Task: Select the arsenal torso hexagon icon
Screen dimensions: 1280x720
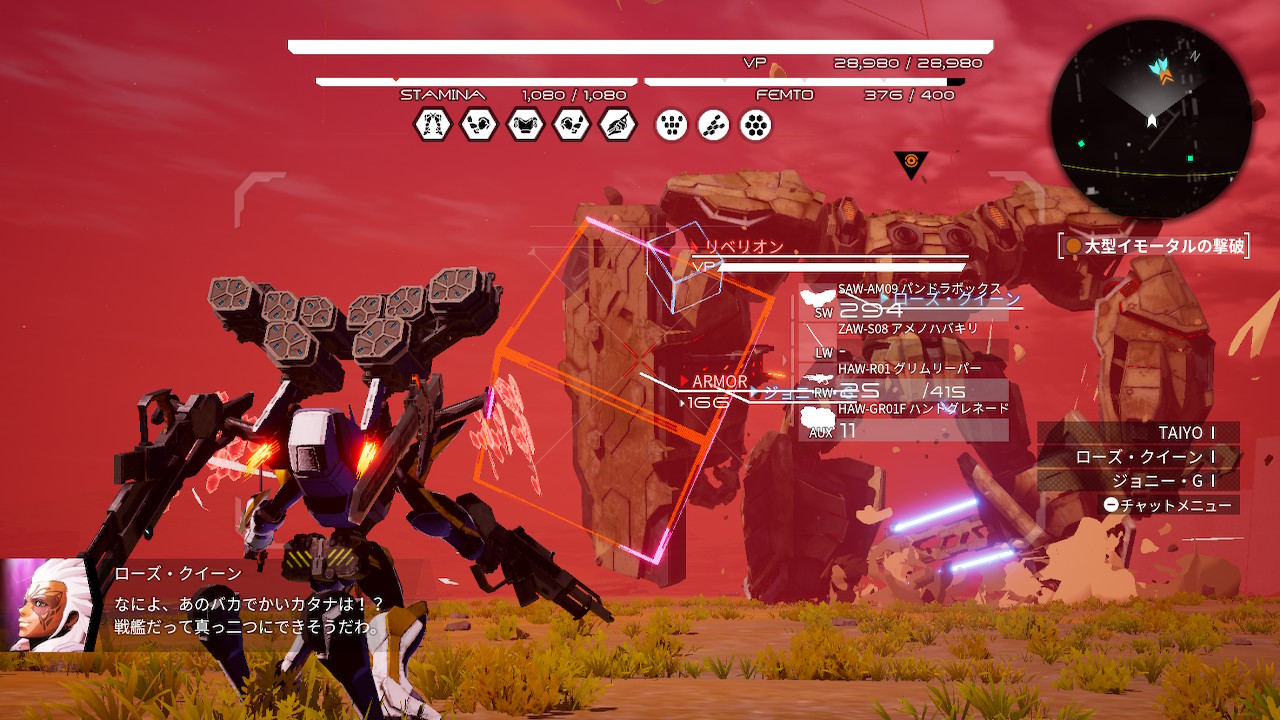Action: click(x=525, y=125)
